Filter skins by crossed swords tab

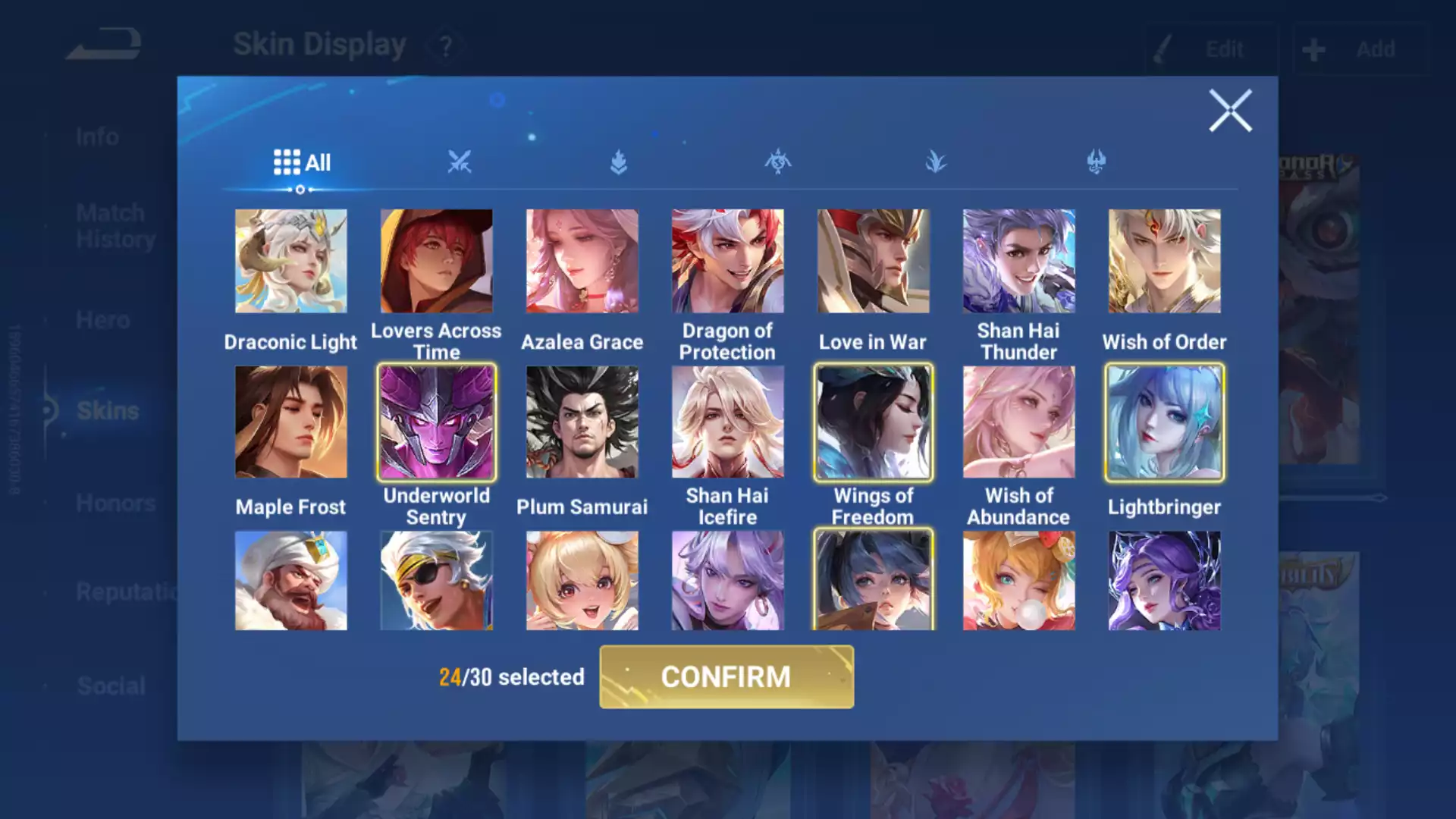point(460,162)
